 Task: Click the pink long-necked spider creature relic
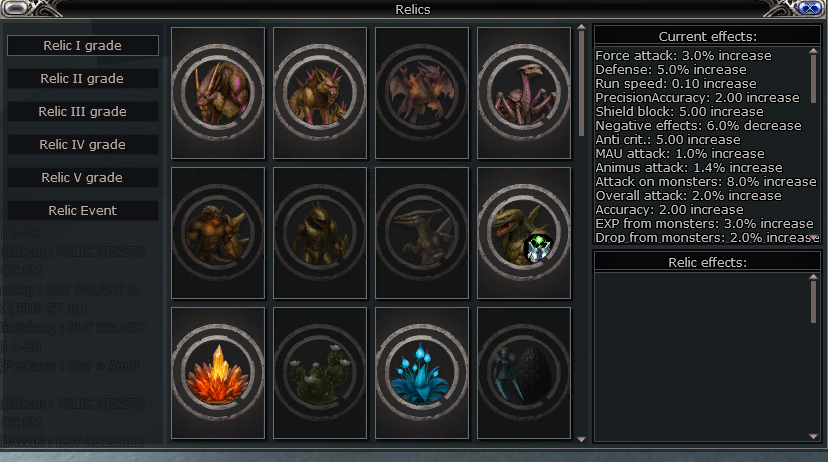(524, 92)
